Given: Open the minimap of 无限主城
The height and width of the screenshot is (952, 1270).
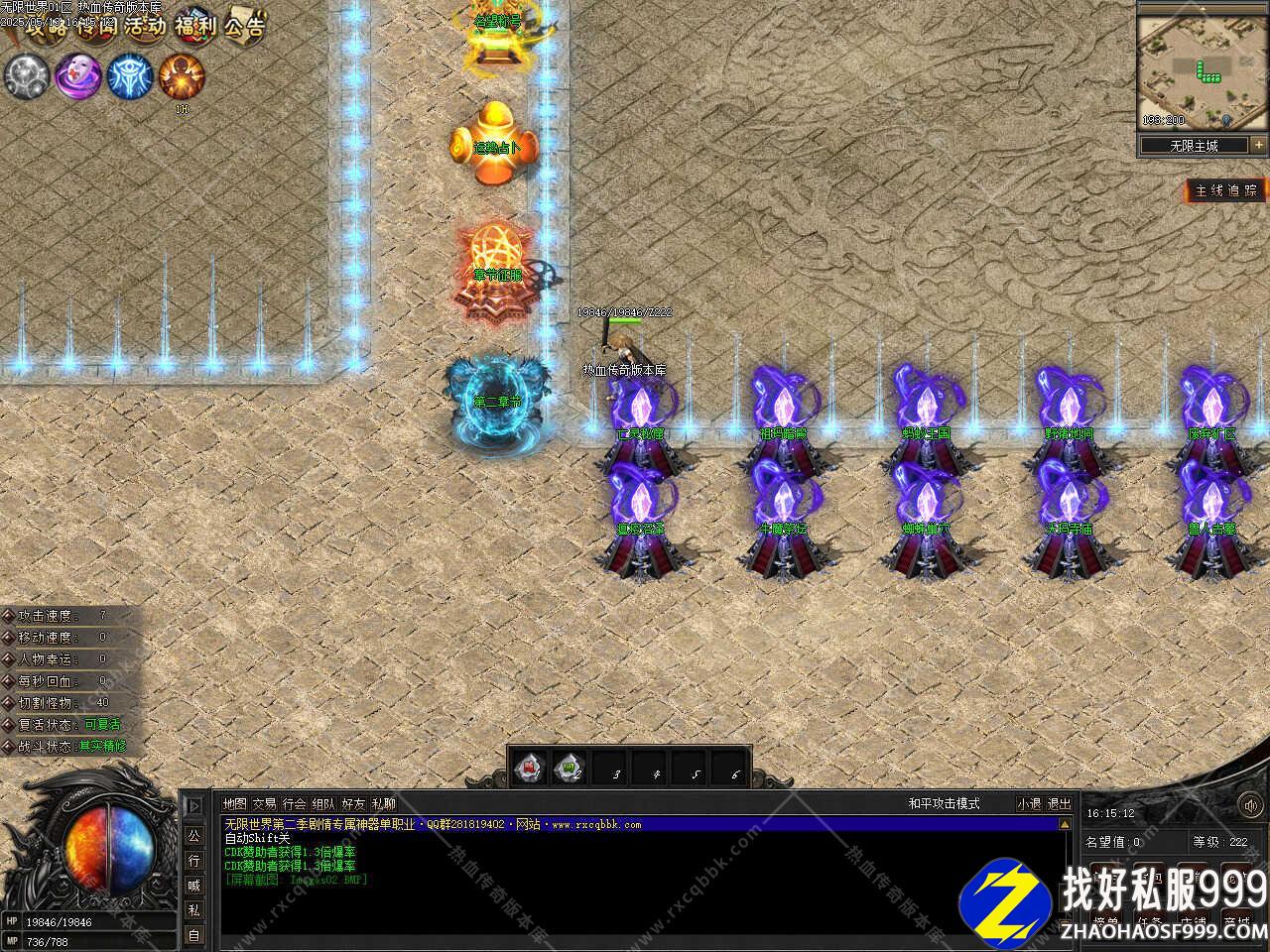Looking at the screenshot, I should (x=1190, y=70).
